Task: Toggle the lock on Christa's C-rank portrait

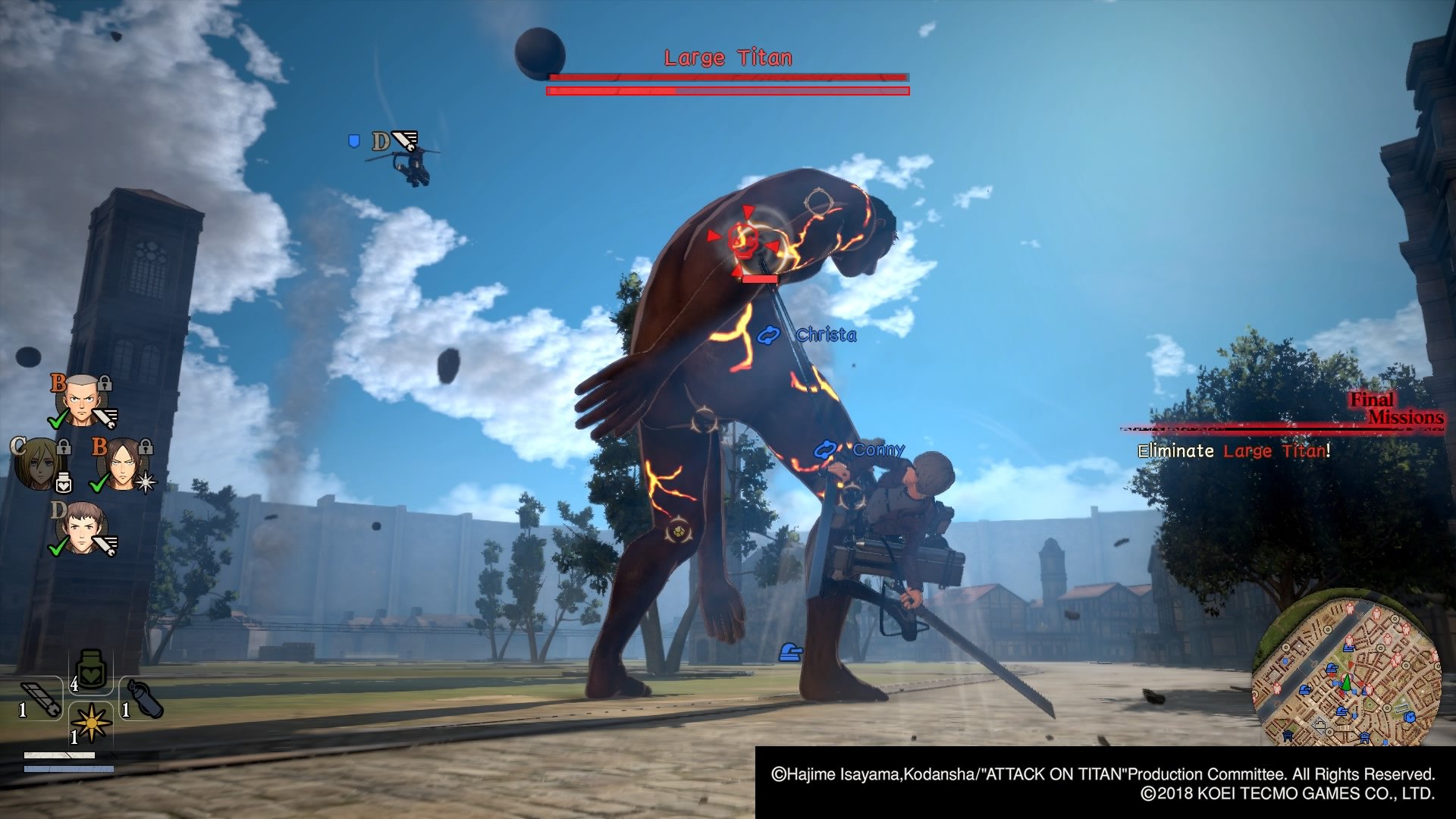Action: pos(63,447)
